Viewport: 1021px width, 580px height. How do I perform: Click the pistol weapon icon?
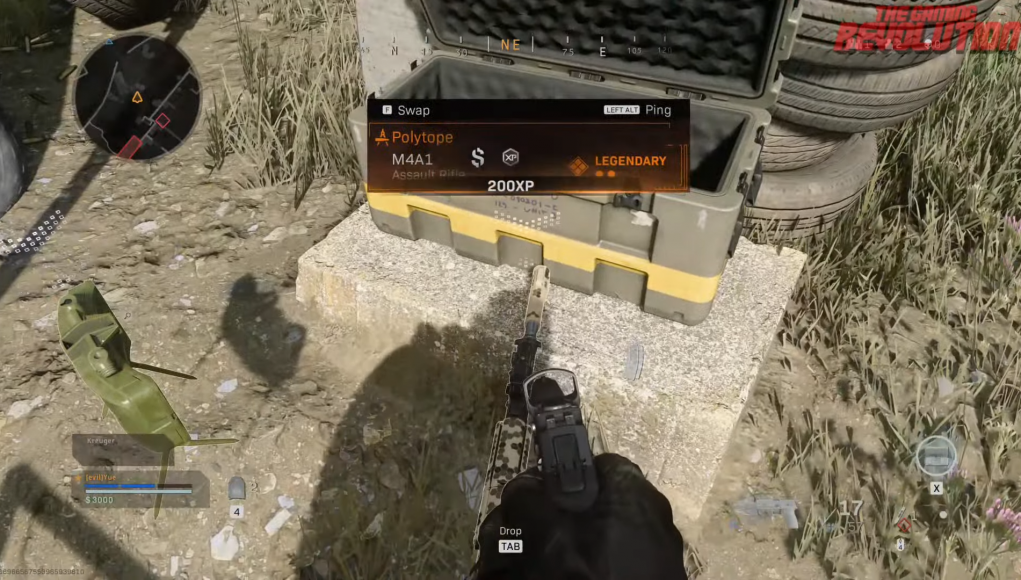pos(769,512)
